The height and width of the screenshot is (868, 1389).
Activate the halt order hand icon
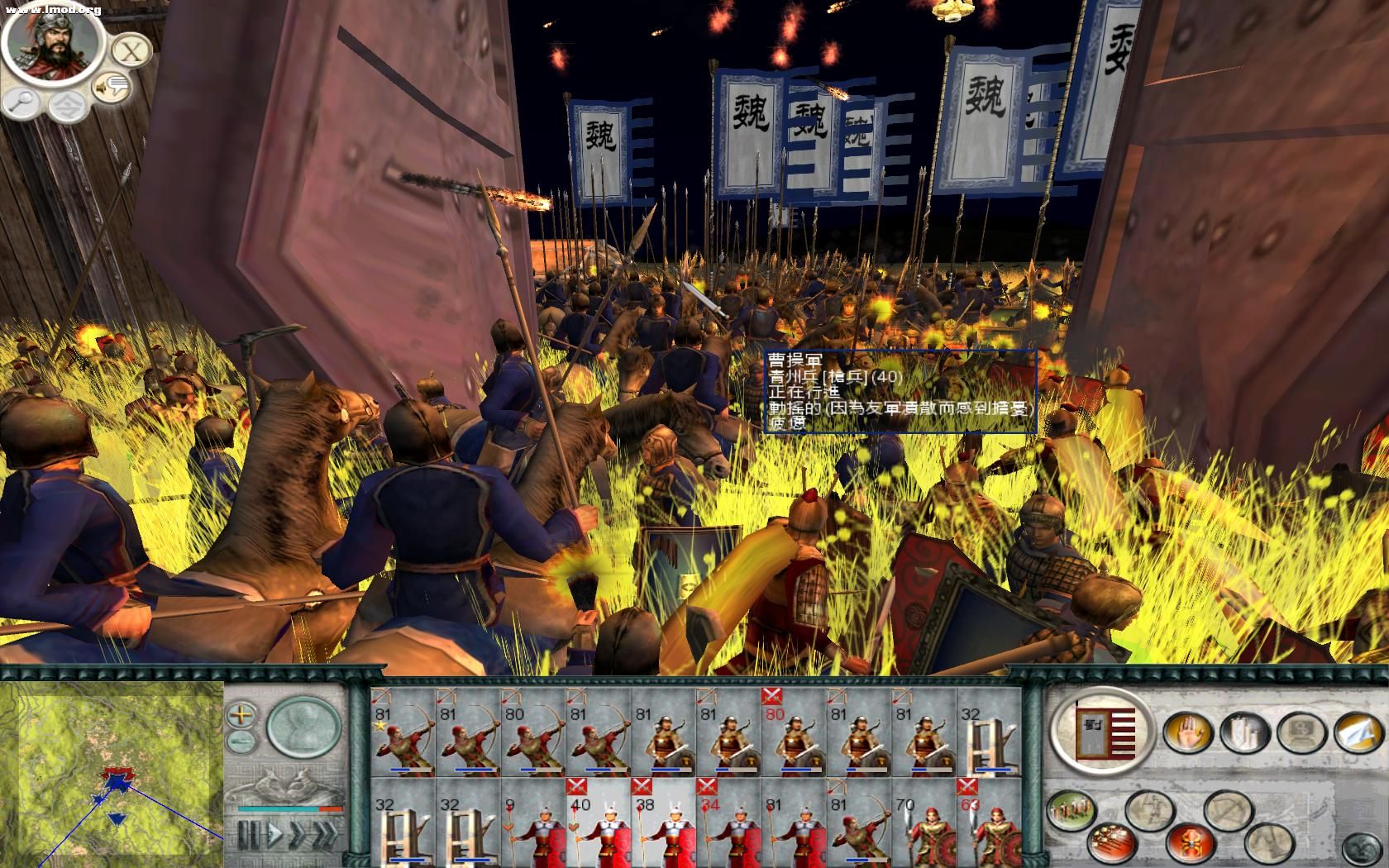(x=1187, y=732)
